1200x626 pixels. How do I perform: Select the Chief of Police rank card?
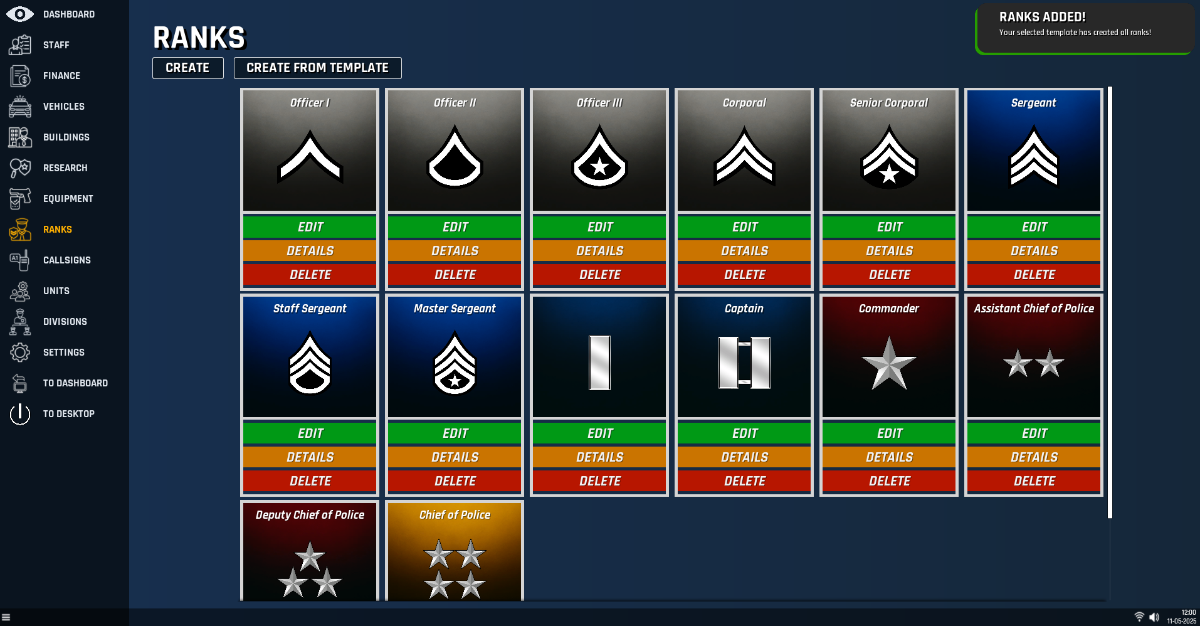[455, 552]
